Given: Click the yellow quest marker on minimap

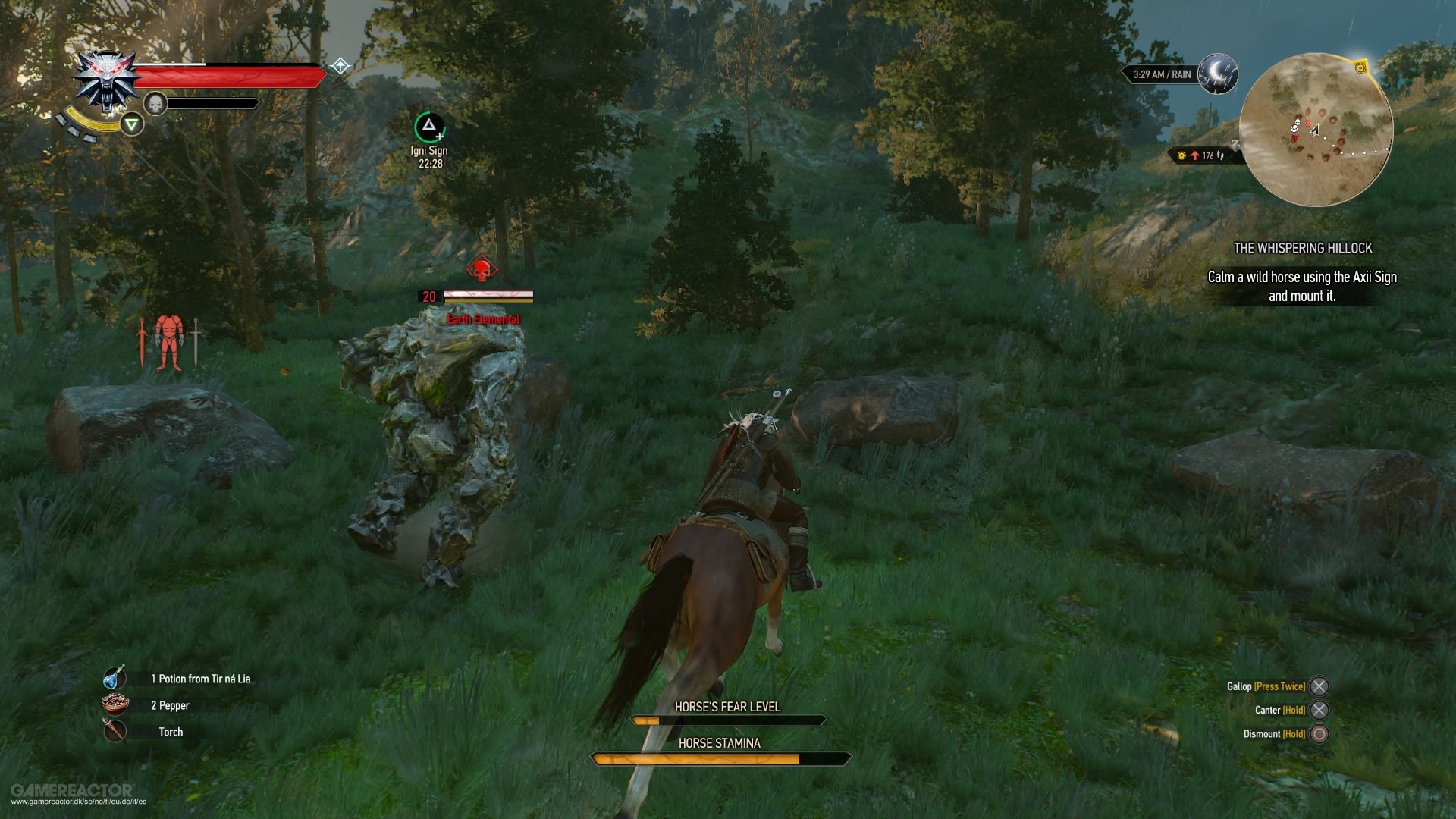Looking at the screenshot, I should (1360, 68).
